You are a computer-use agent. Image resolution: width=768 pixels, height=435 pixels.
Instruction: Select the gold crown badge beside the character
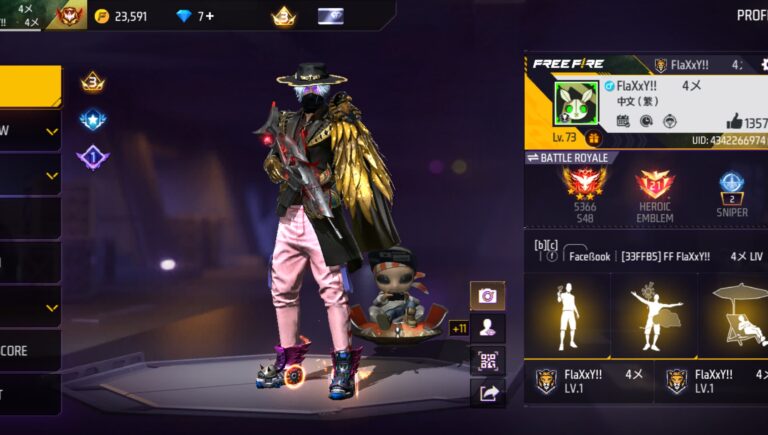pos(93,82)
